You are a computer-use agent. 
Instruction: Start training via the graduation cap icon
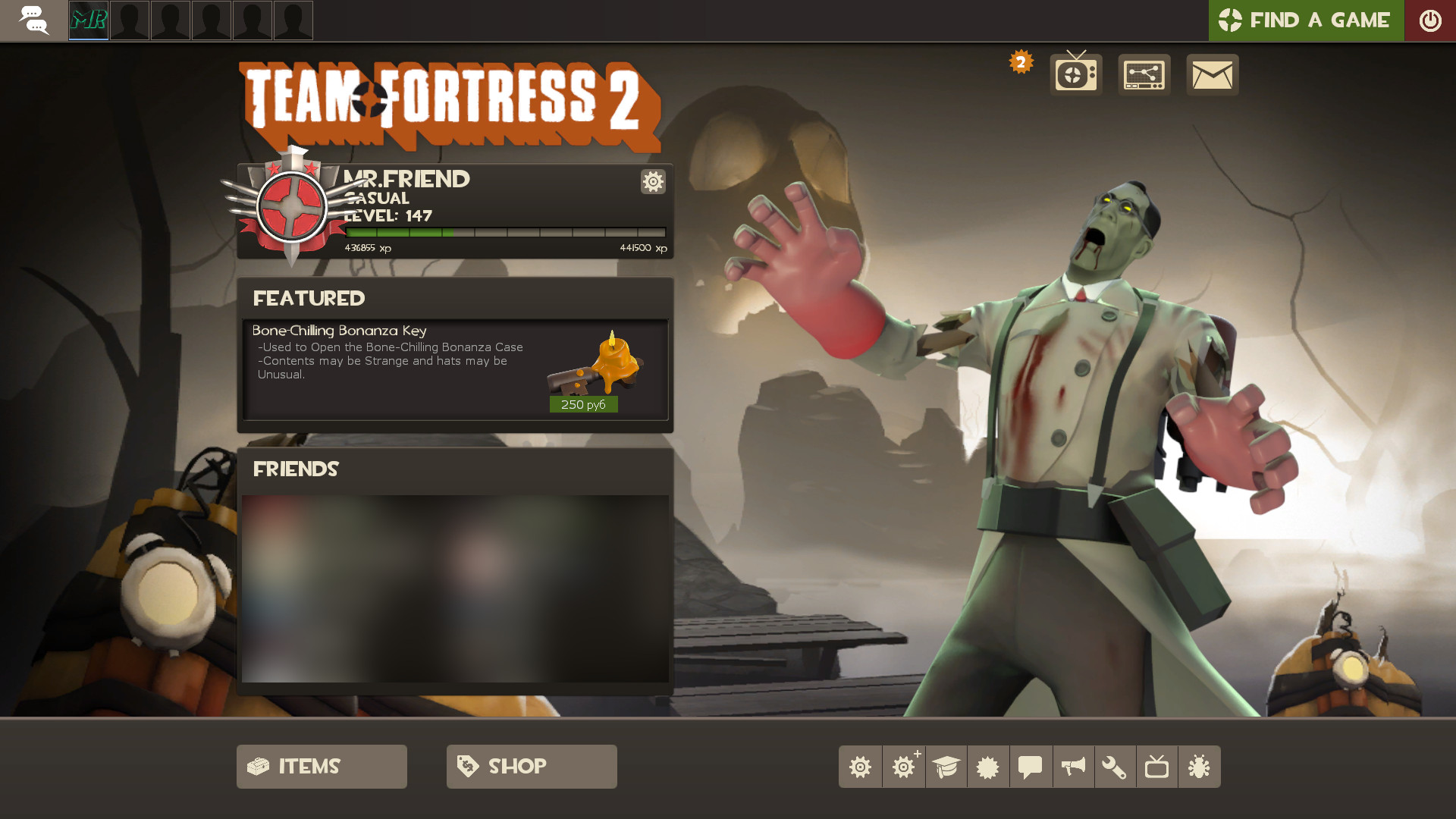(x=946, y=766)
